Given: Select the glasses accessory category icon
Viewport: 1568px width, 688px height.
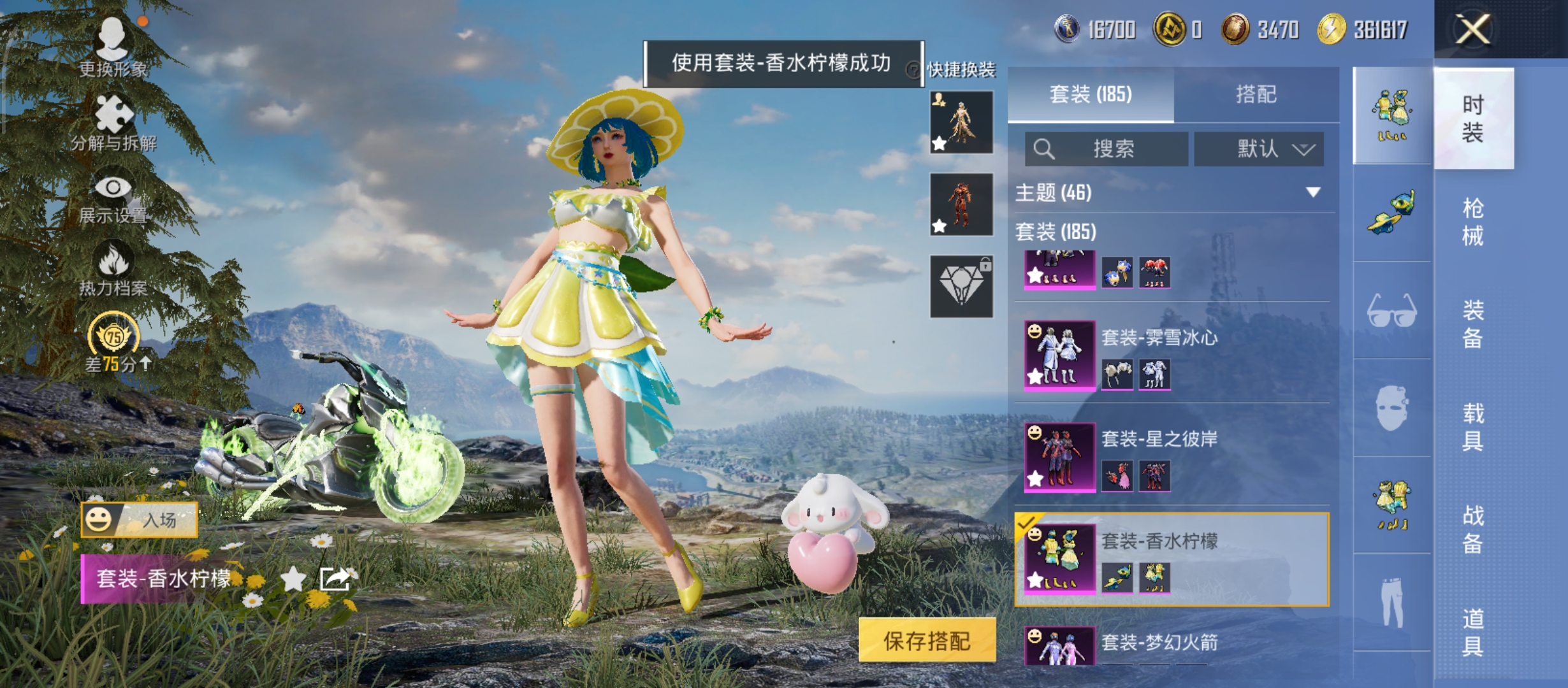Looking at the screenshot, I should (x=1392, y=311).
